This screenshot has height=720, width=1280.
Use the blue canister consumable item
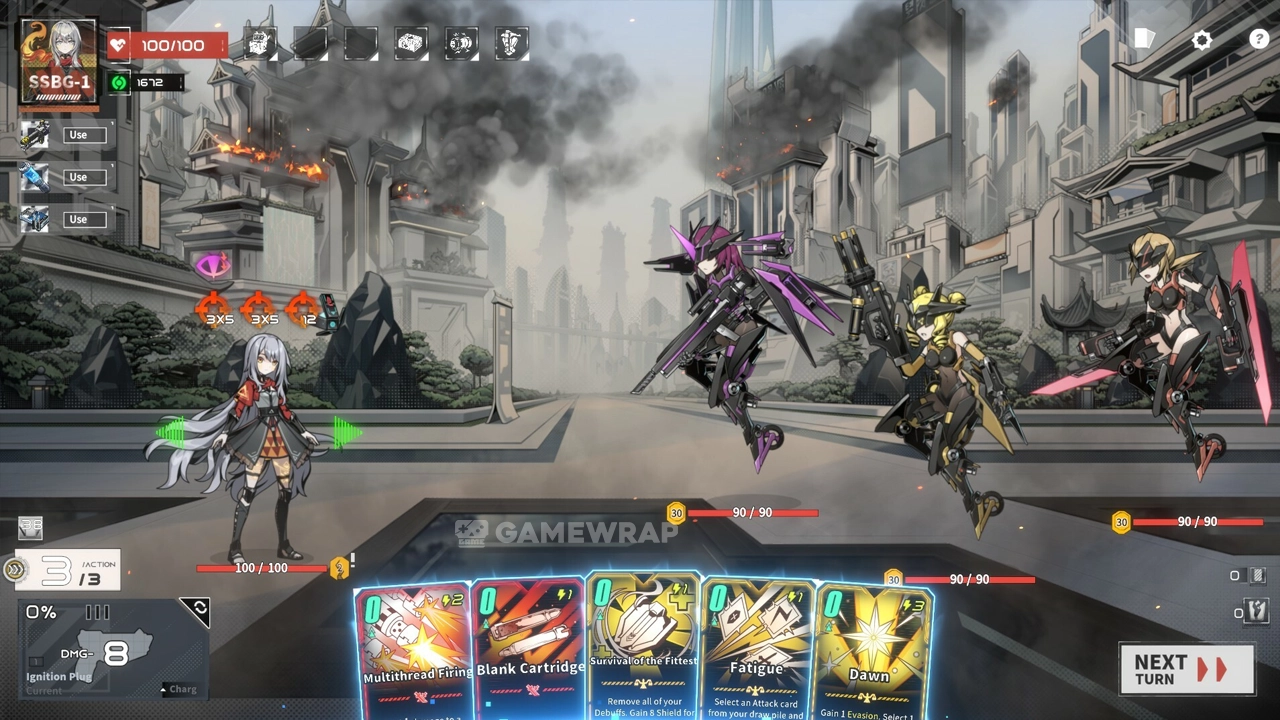(x=78, y=177)
